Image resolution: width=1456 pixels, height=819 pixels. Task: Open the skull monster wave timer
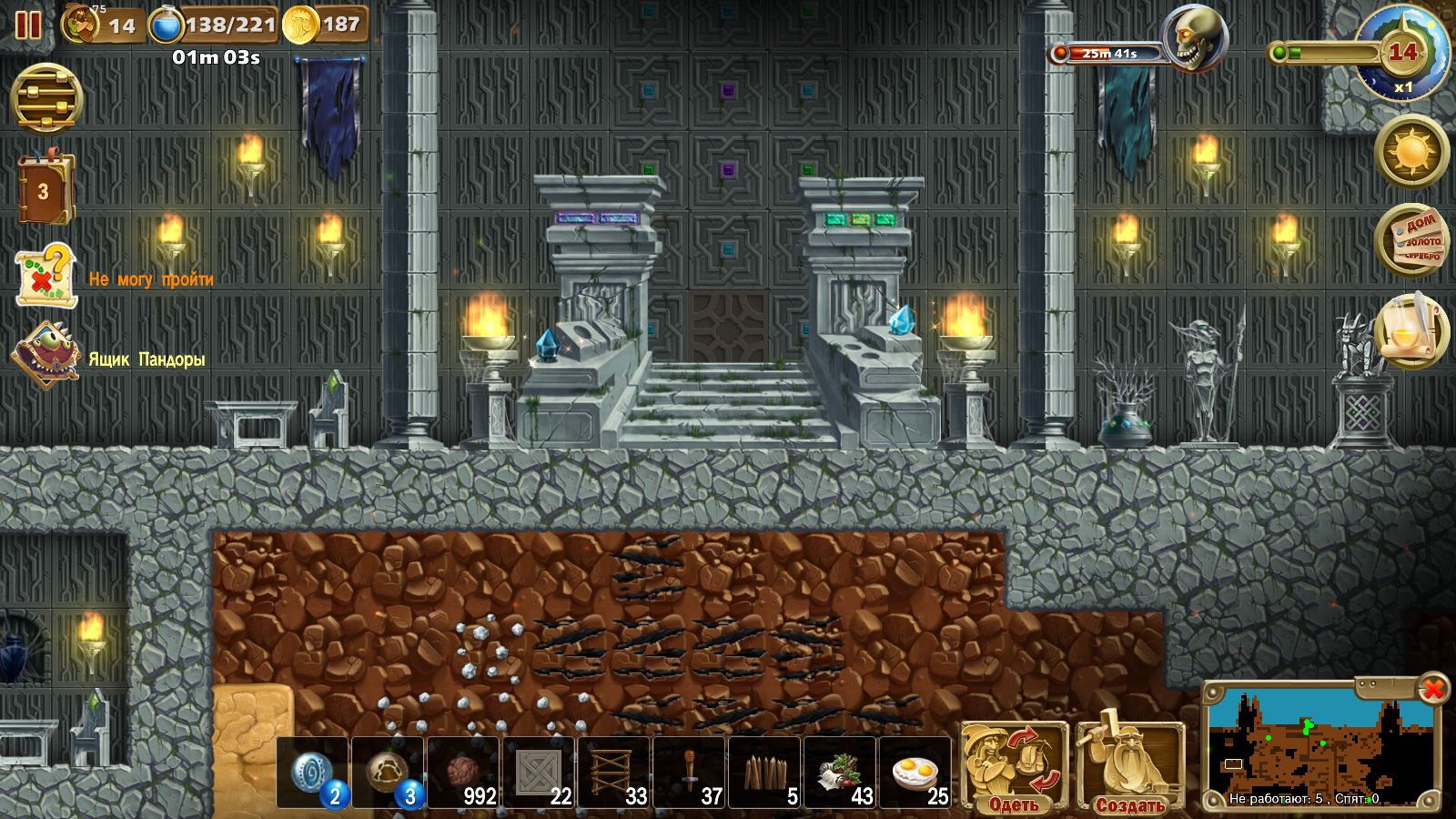pyautogui.click(x=1195, y=39)
